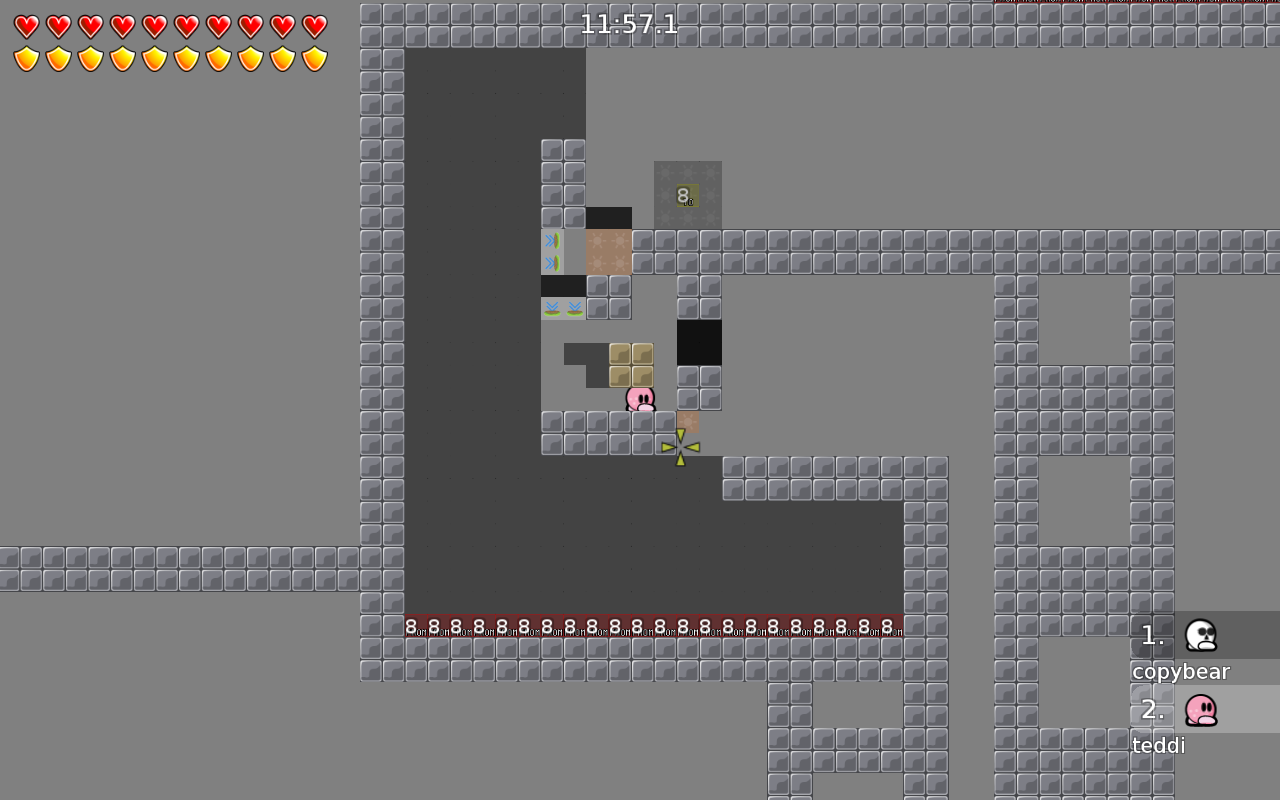
Task: Select the teddi leaderboard entry
Action: 1157,745
